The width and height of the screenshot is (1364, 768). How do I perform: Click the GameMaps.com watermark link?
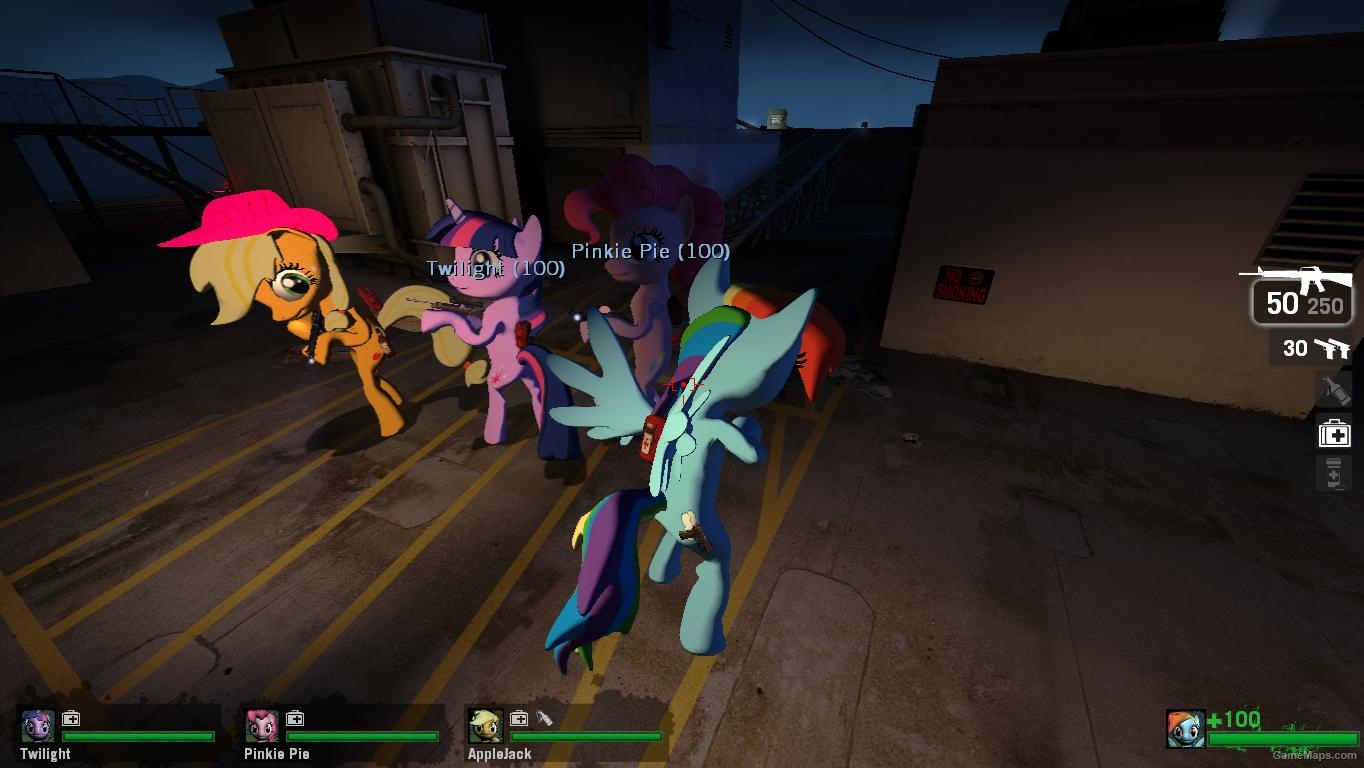click(1316, 756)
